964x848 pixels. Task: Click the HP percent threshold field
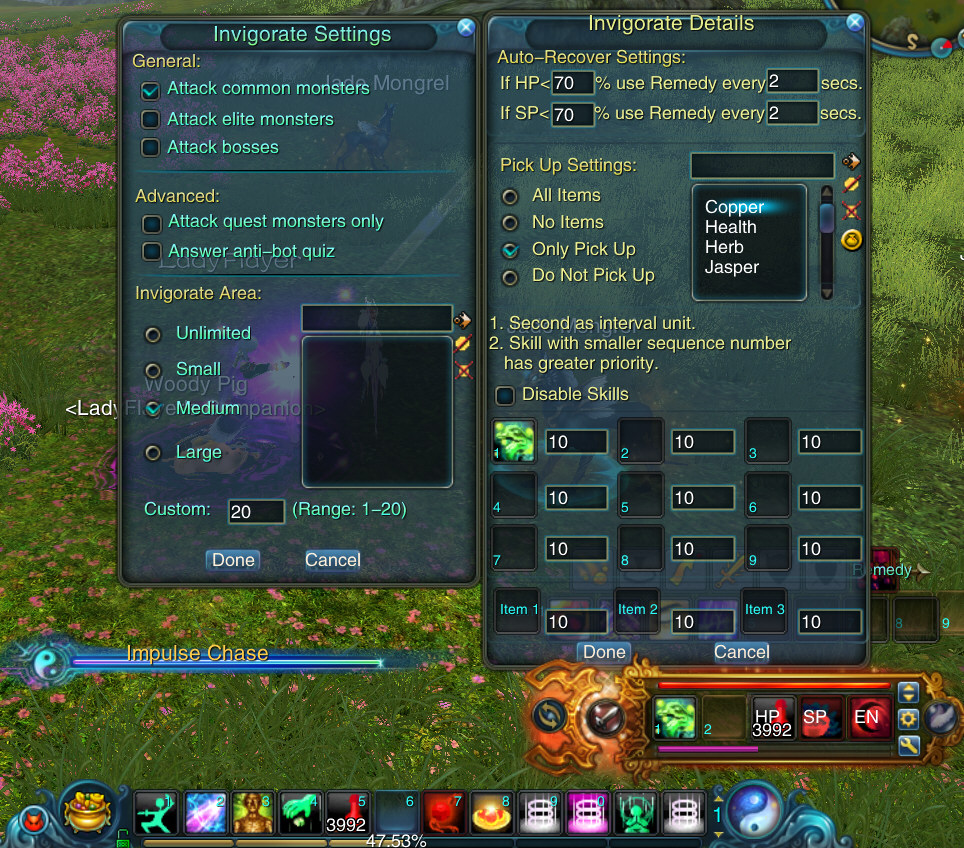pos(573,83)
